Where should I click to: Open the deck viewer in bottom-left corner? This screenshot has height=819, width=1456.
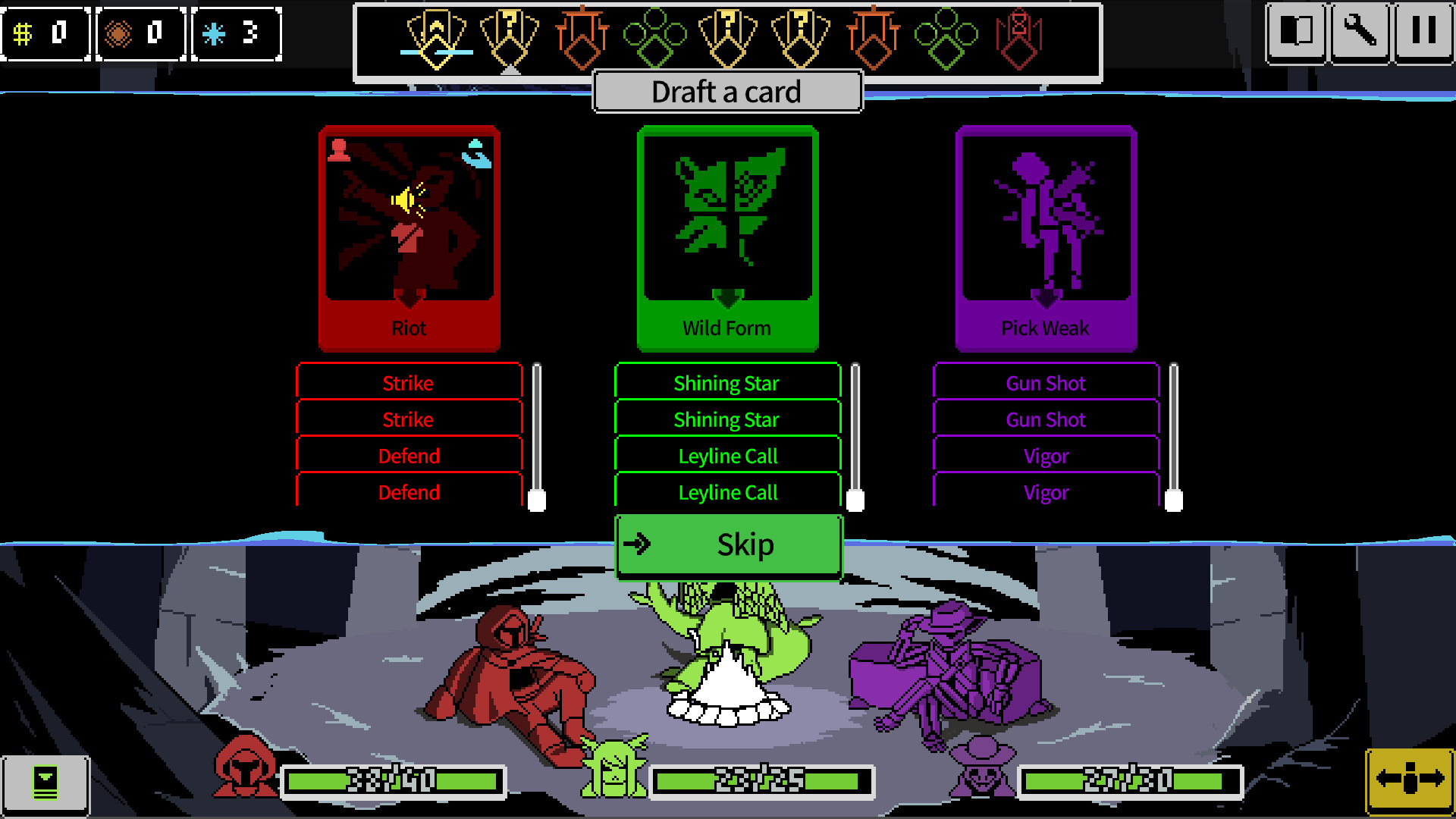coord(47,783)
